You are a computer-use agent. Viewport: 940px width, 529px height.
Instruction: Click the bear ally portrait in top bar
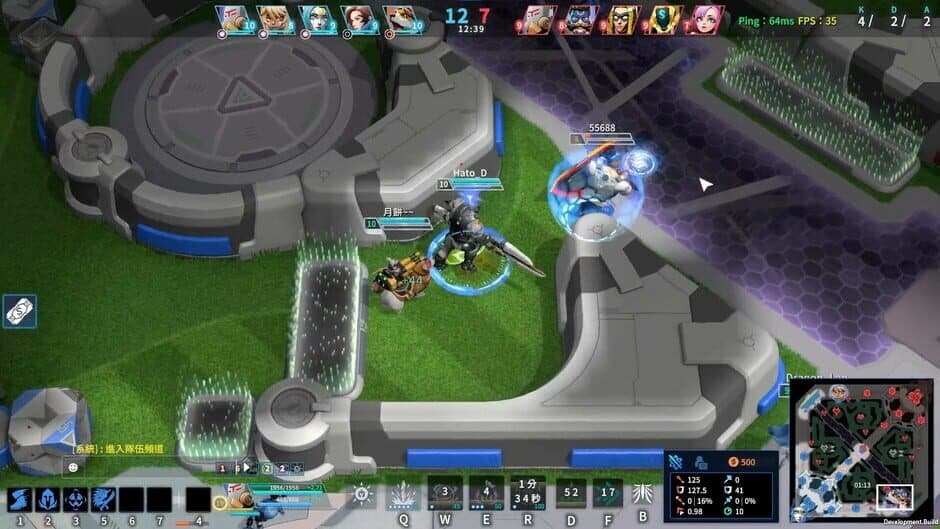398,19
